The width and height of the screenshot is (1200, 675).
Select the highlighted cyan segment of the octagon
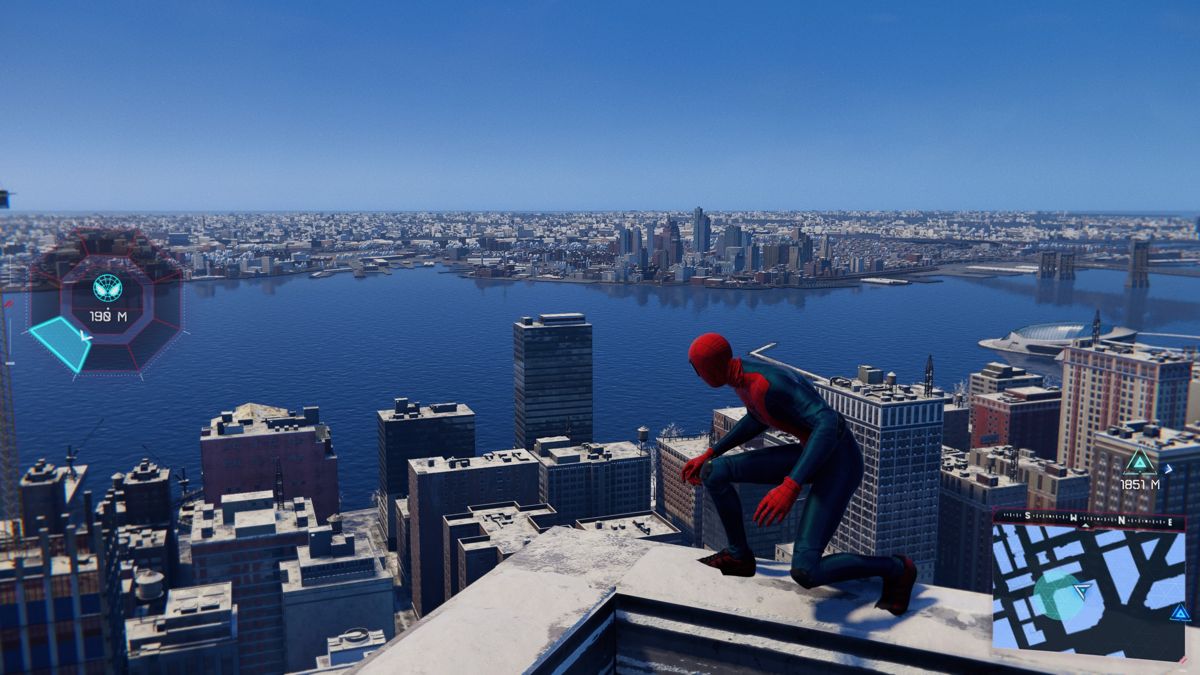point(61,342)
